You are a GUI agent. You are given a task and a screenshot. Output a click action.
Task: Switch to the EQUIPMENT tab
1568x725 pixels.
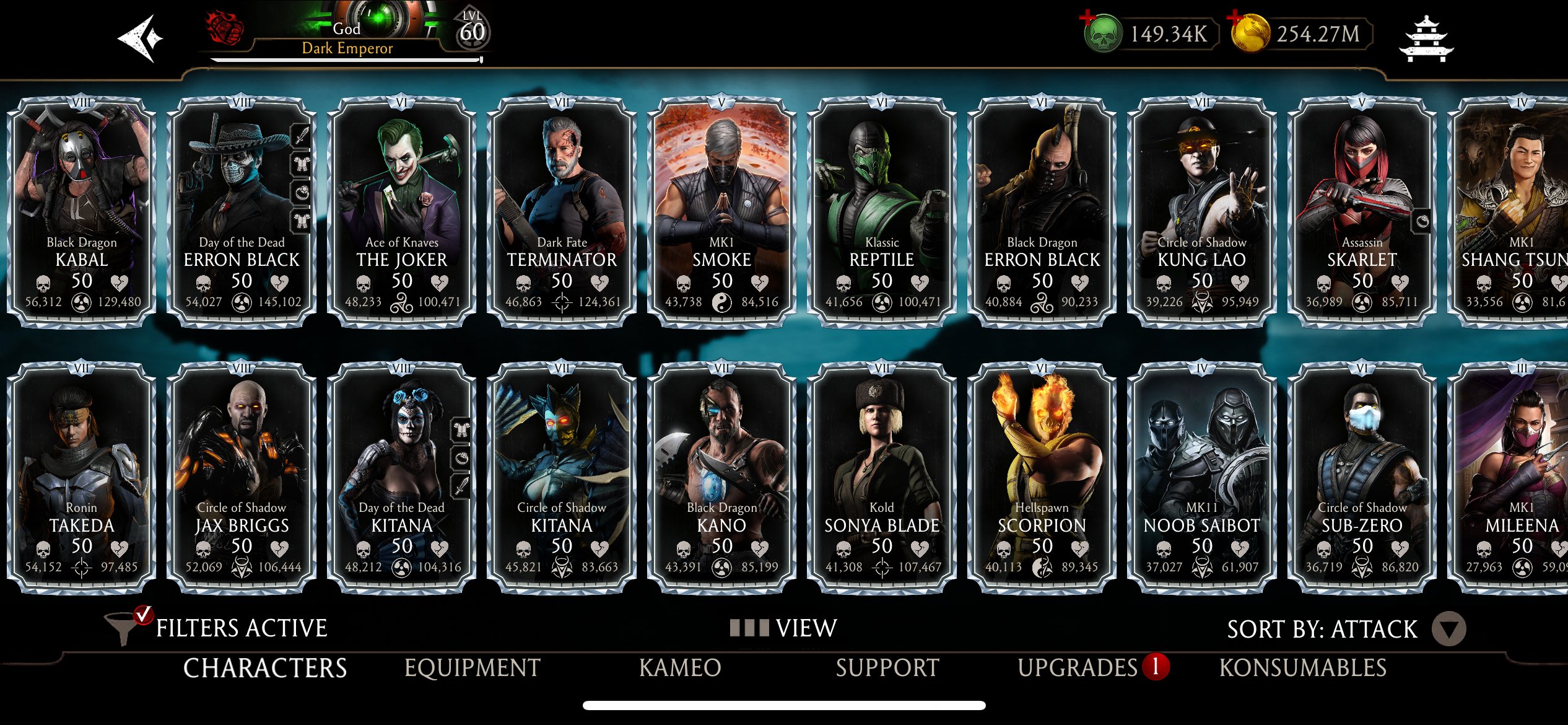[471, 668]
